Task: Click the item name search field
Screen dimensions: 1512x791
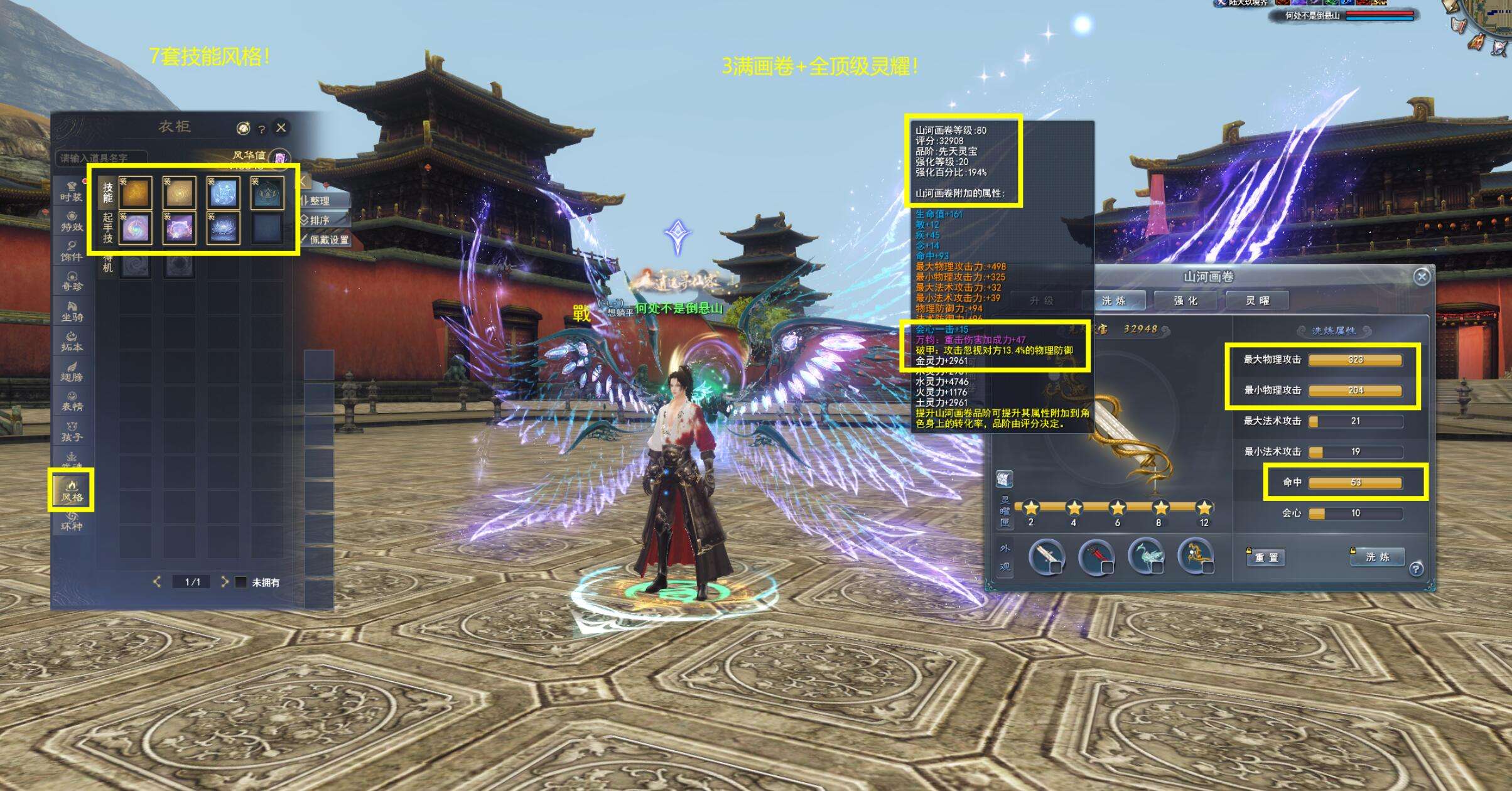Action: (102, 158)
